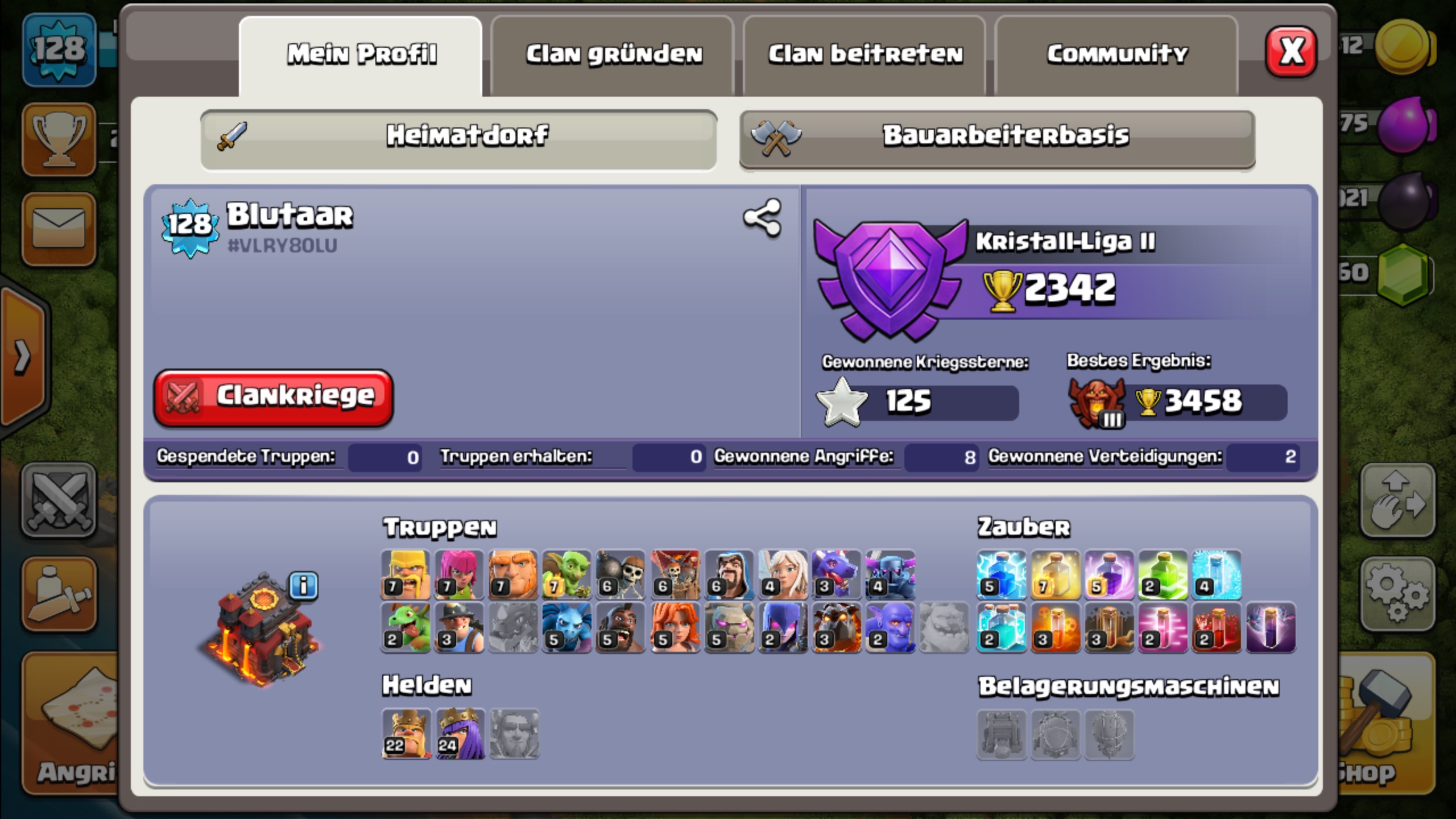1456x819 pixels.
Task: Open the town hall info icon
Action: pyautogui.click(x=304, y=585)
